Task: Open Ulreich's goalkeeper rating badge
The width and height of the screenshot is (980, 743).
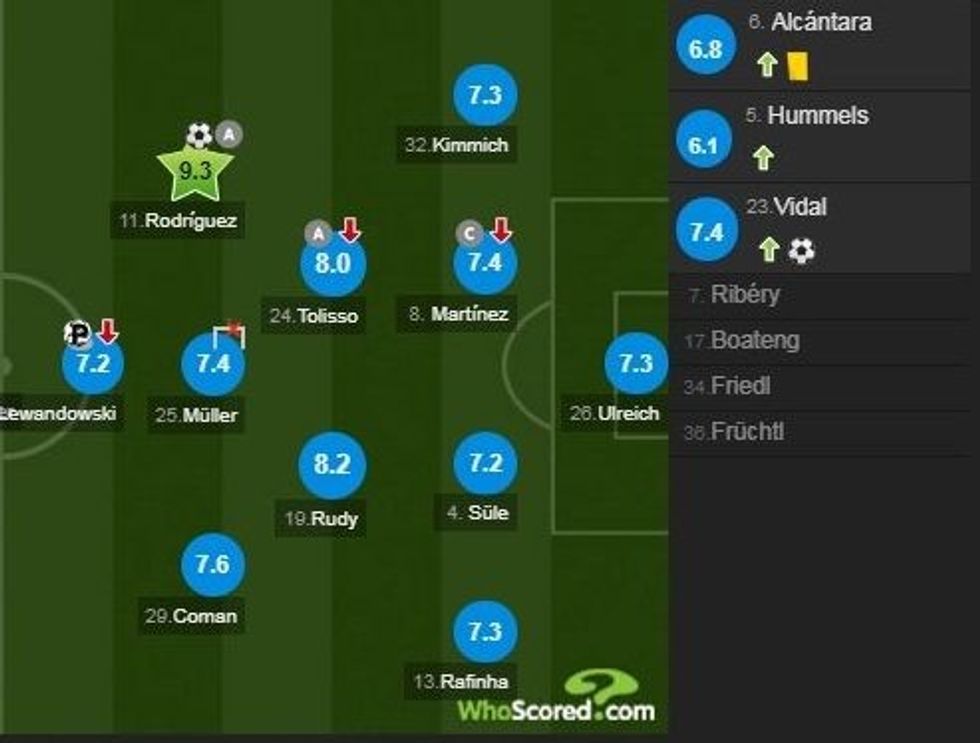Action: coord(636,364)
